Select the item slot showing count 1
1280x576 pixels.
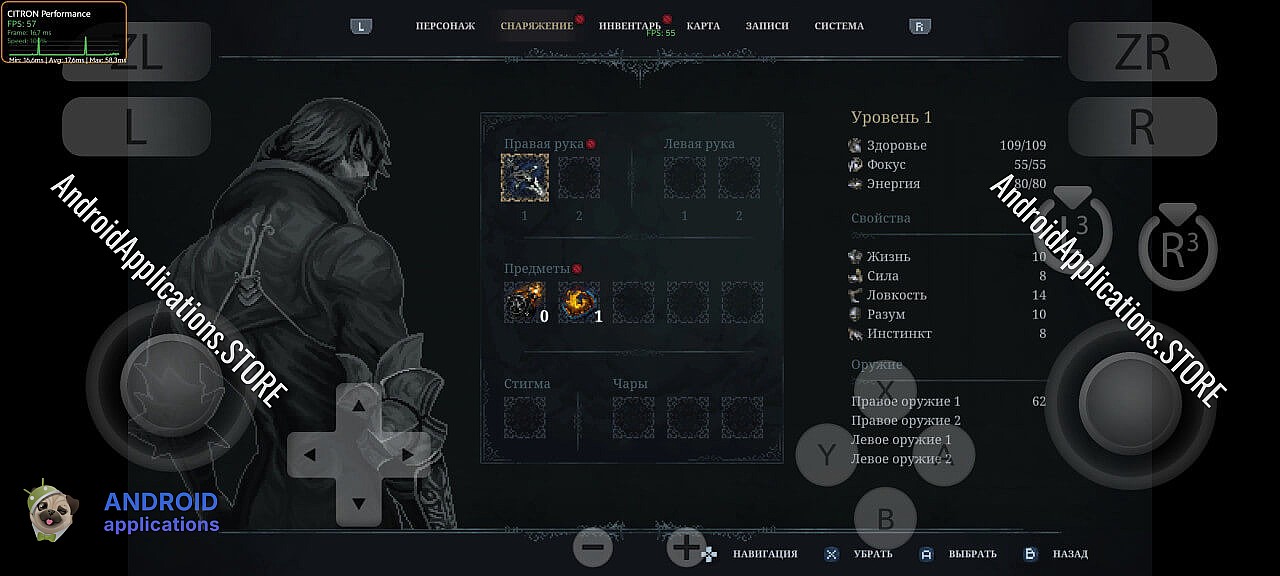(579, 302)
